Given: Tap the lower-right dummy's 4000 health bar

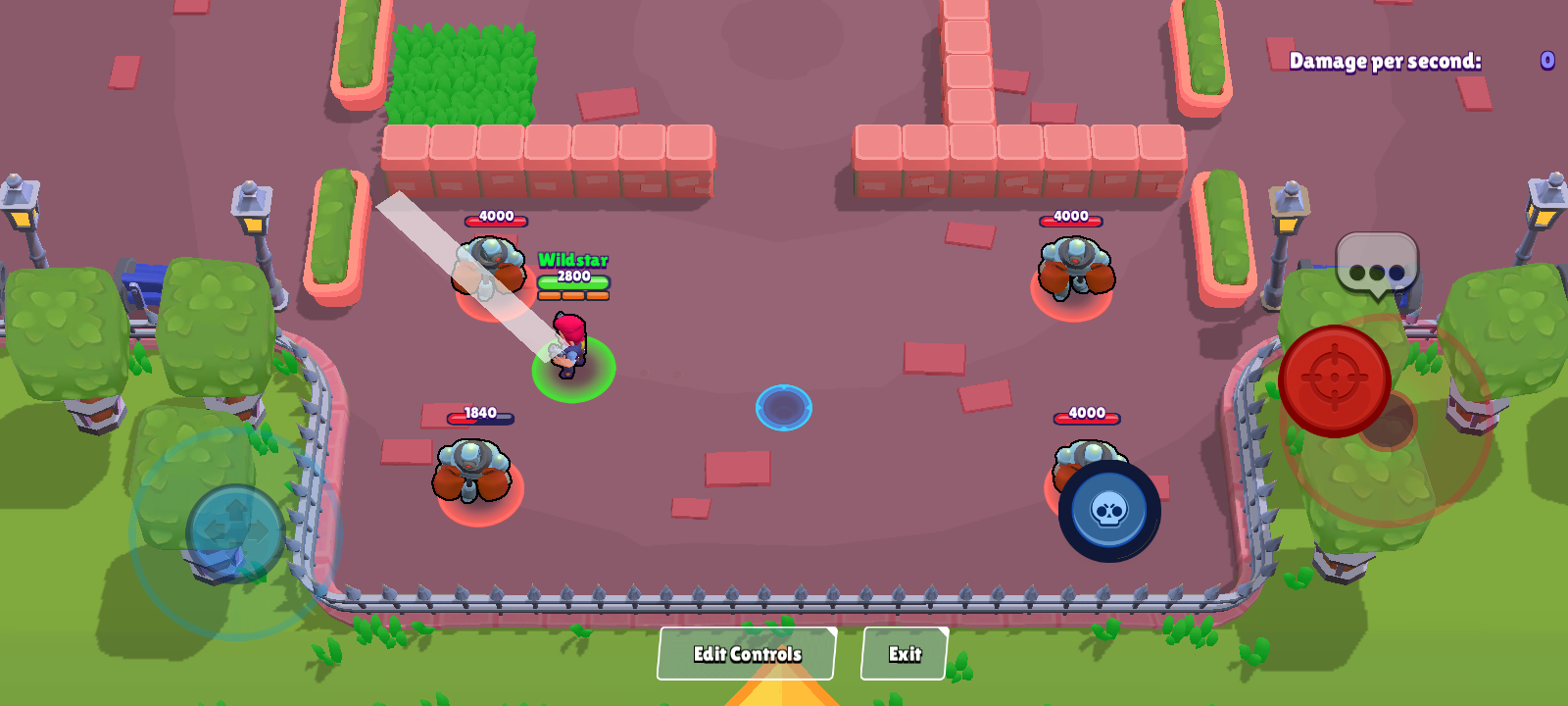Looking at the screenshot, I should click(x=1085, y=413).
